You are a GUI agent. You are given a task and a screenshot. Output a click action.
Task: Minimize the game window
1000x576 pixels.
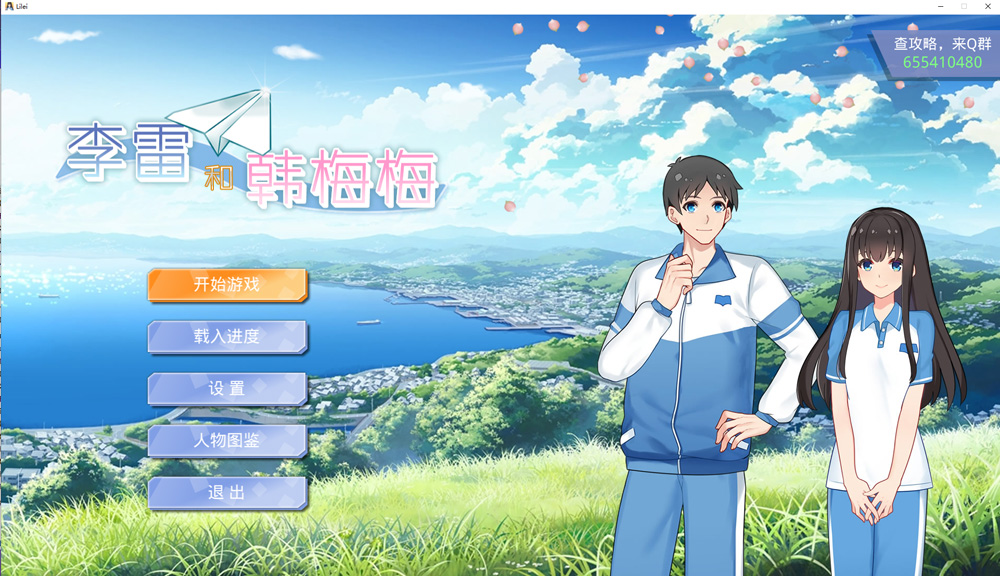[941, 6]
